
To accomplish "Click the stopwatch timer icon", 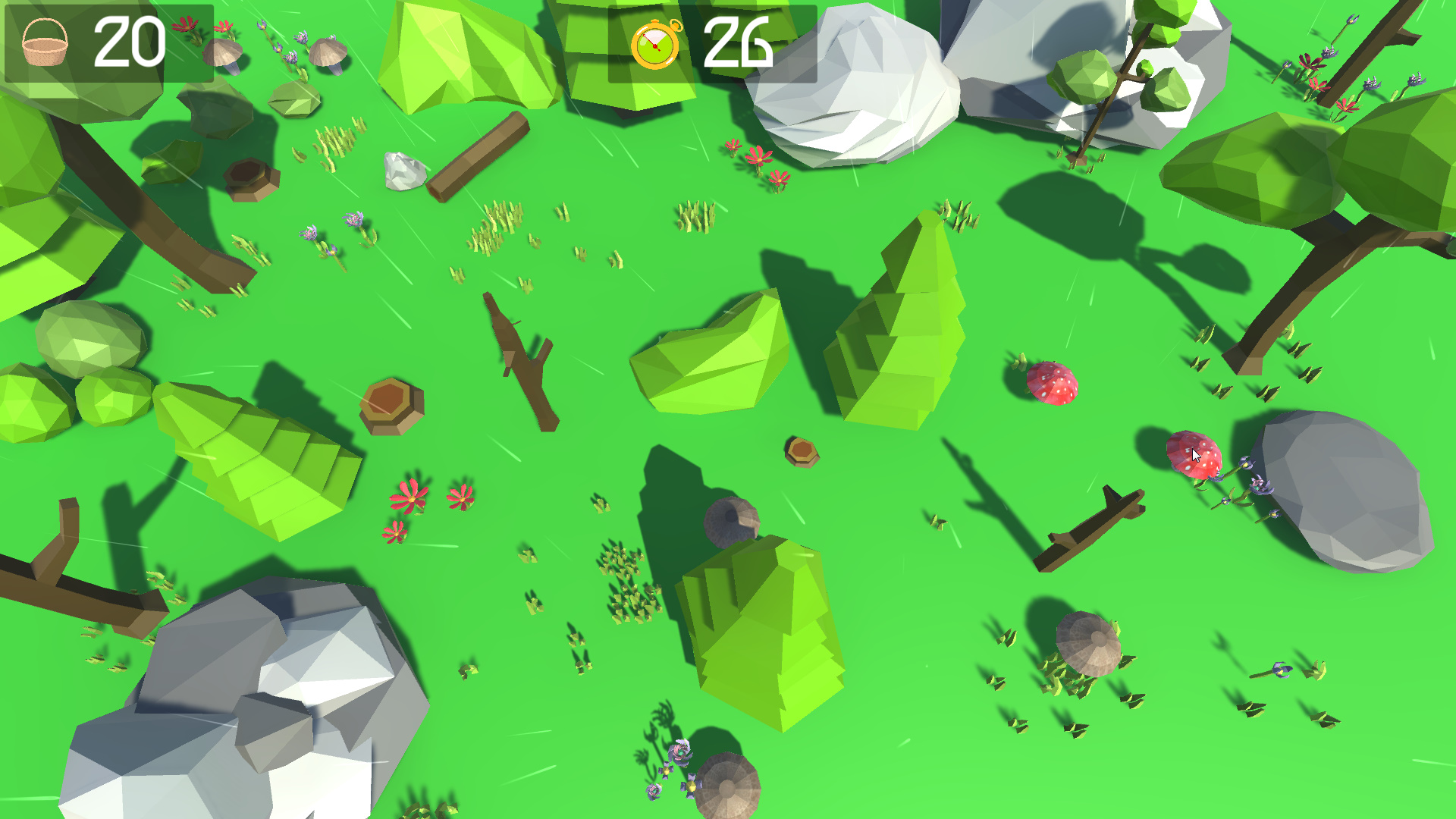I will coord(657,47).
